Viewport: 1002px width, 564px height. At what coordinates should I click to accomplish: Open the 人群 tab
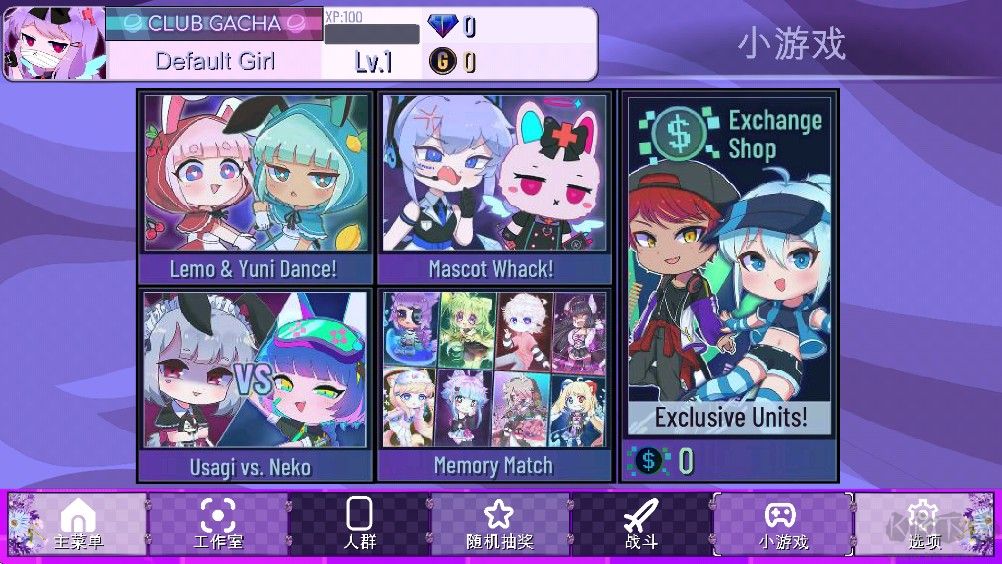tap(359, 525)
